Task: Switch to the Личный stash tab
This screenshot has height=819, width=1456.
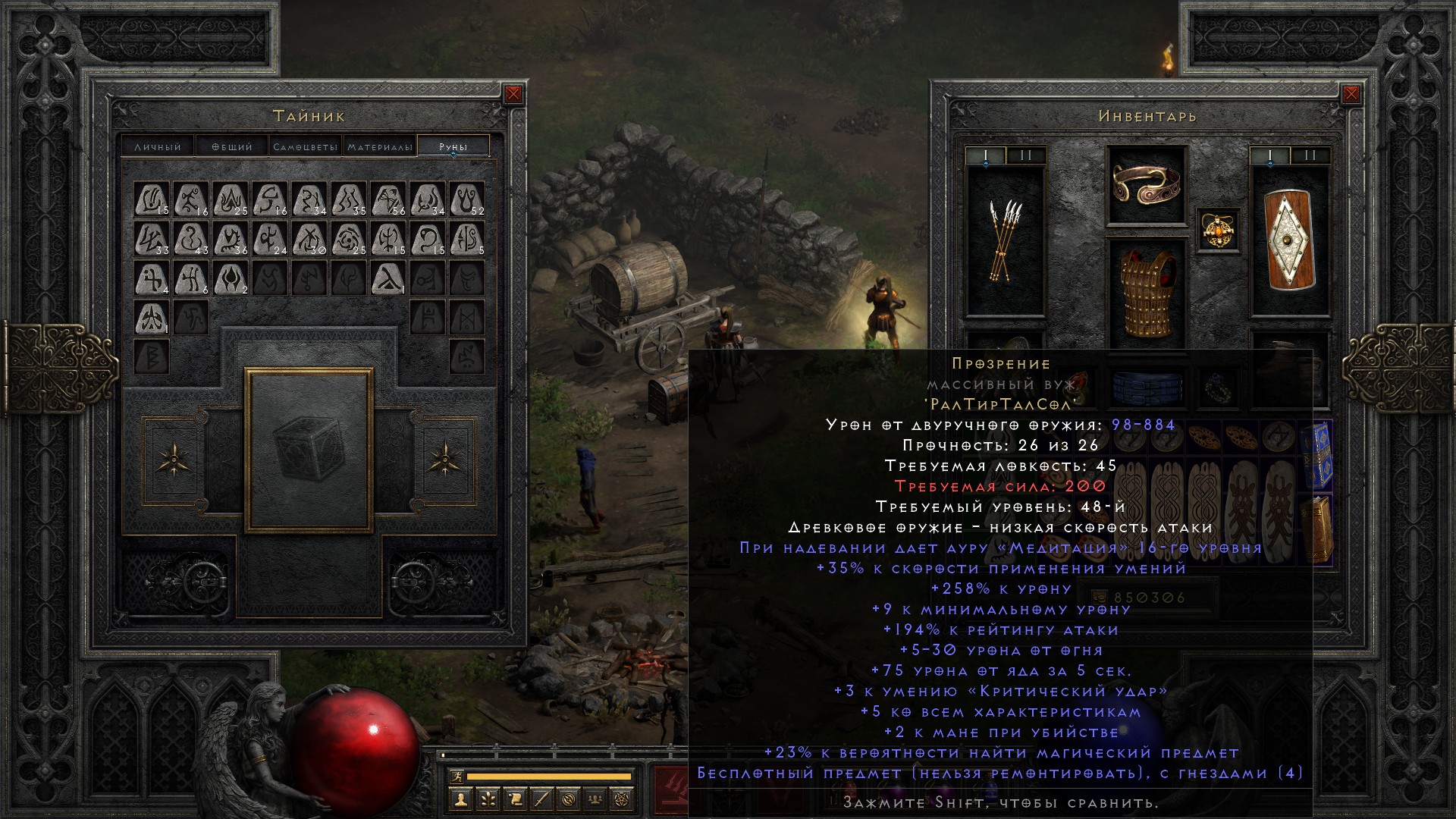Action: (158, 146)
